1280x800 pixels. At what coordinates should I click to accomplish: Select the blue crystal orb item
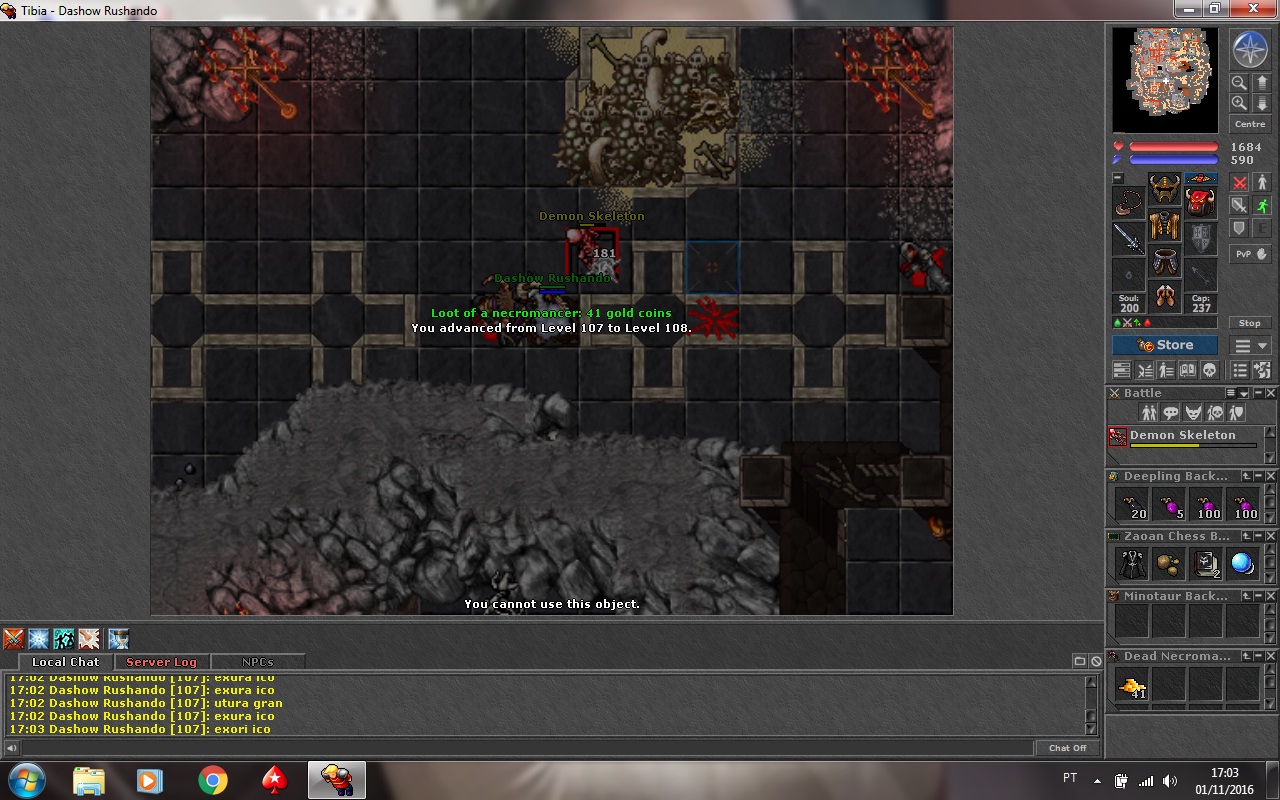(1242, 564)
